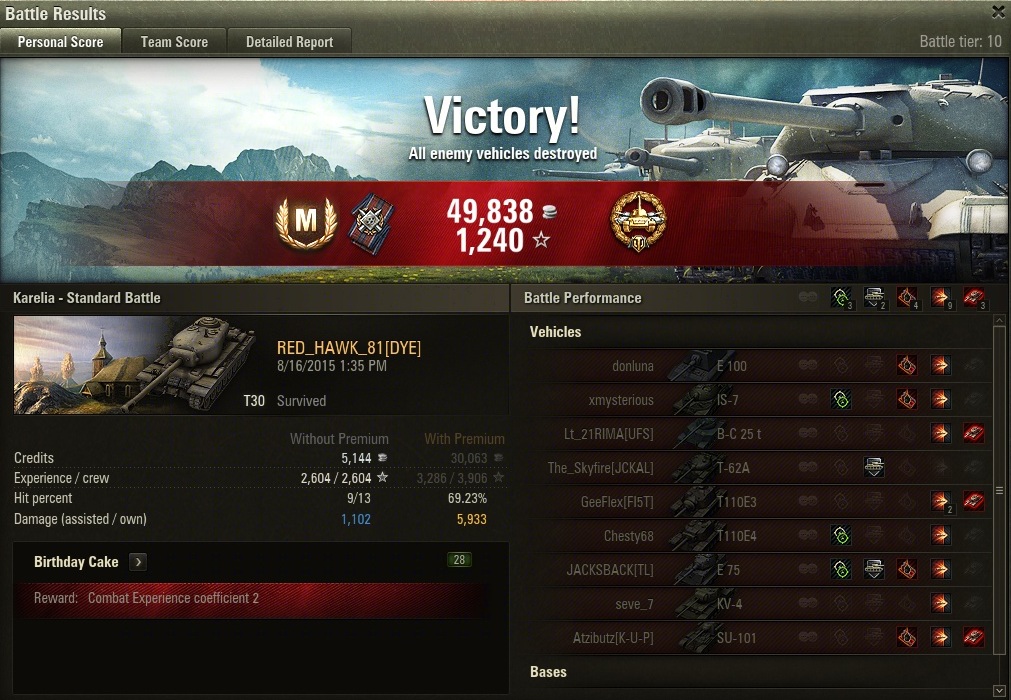1011x700 pixels.
Task: Expand the Birthday Cake mission details
Action: pos(138,562)
